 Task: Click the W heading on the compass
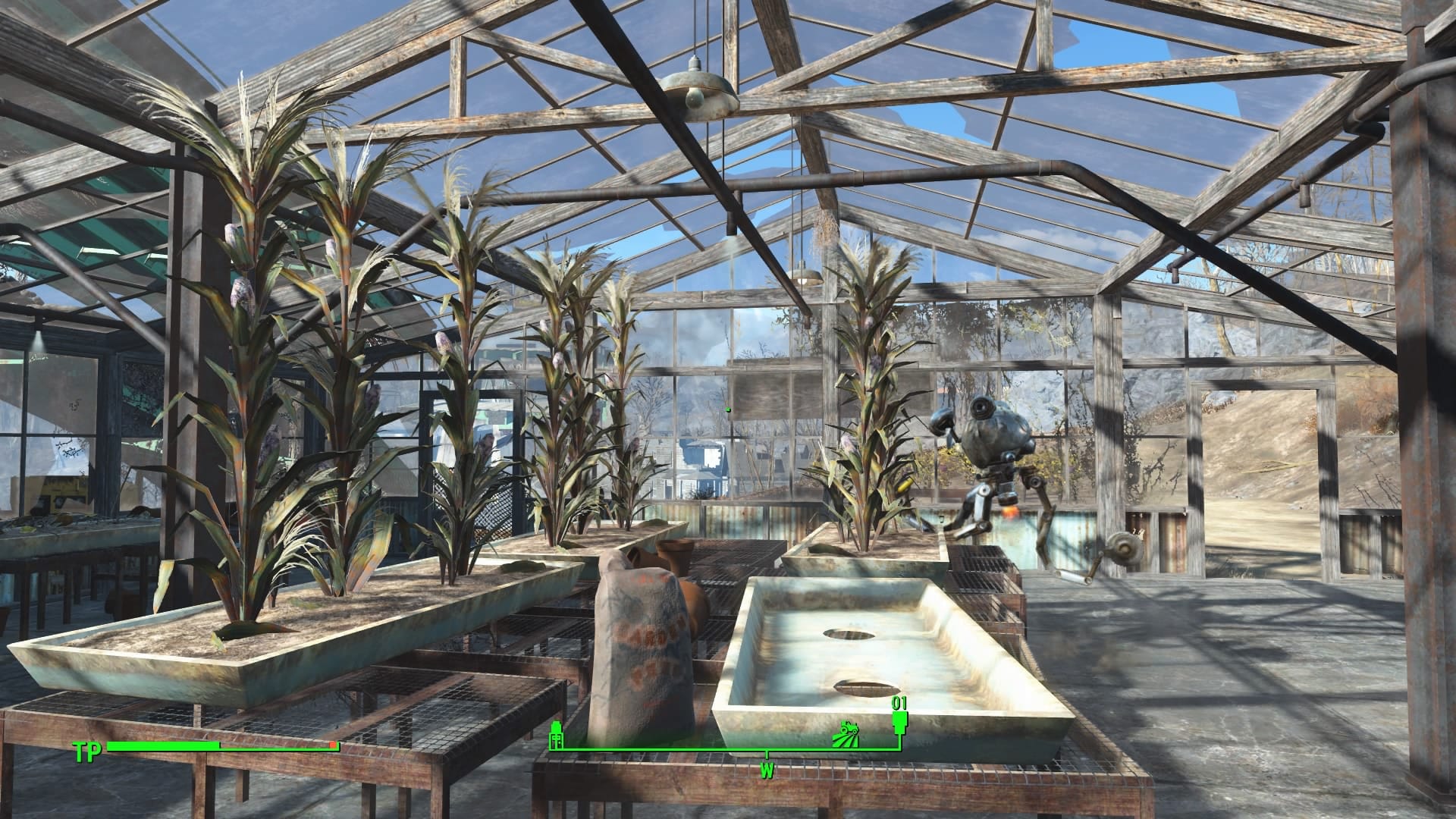pos(766,772)
